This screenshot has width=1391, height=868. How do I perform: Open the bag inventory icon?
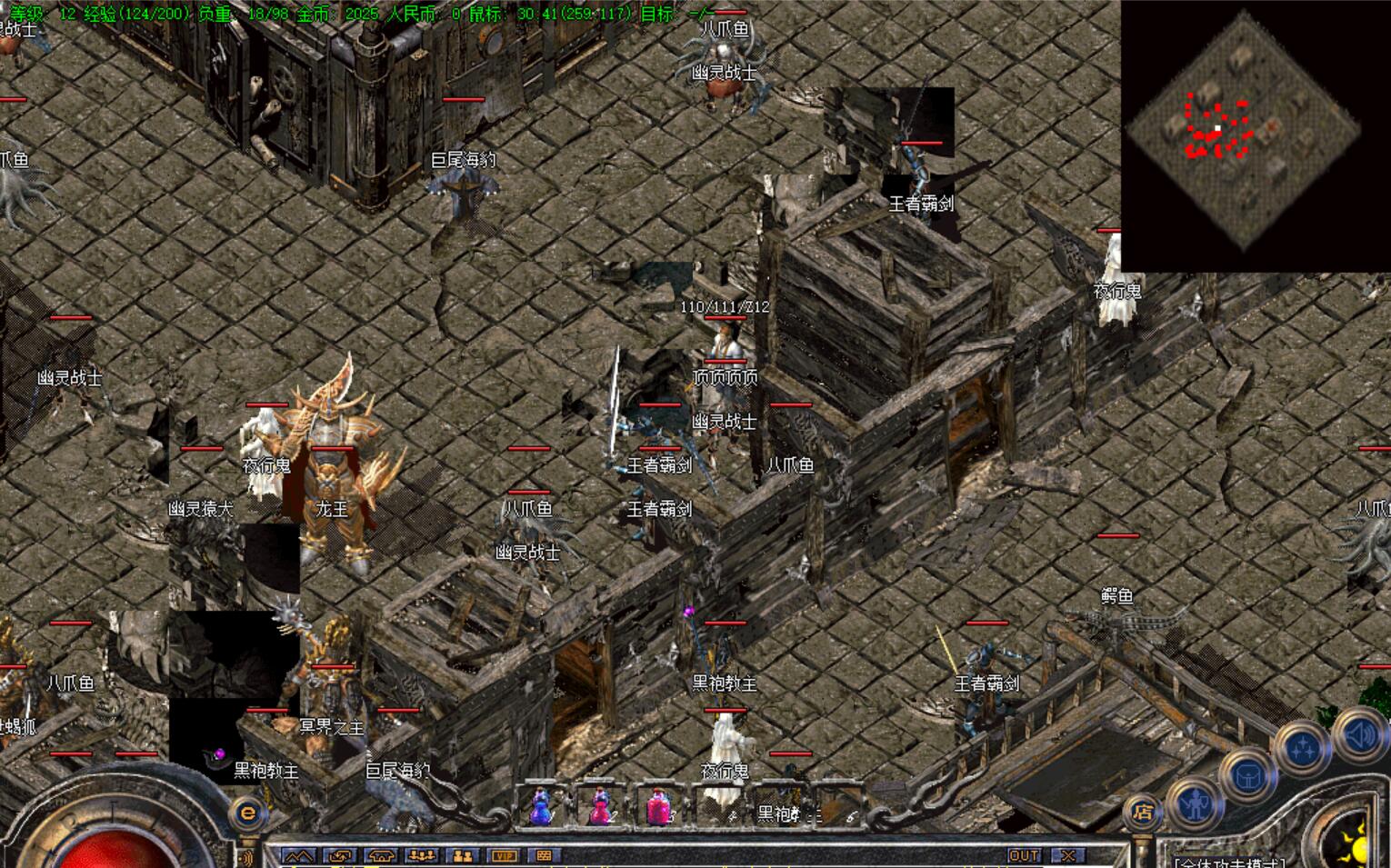tap(1248, 777)
